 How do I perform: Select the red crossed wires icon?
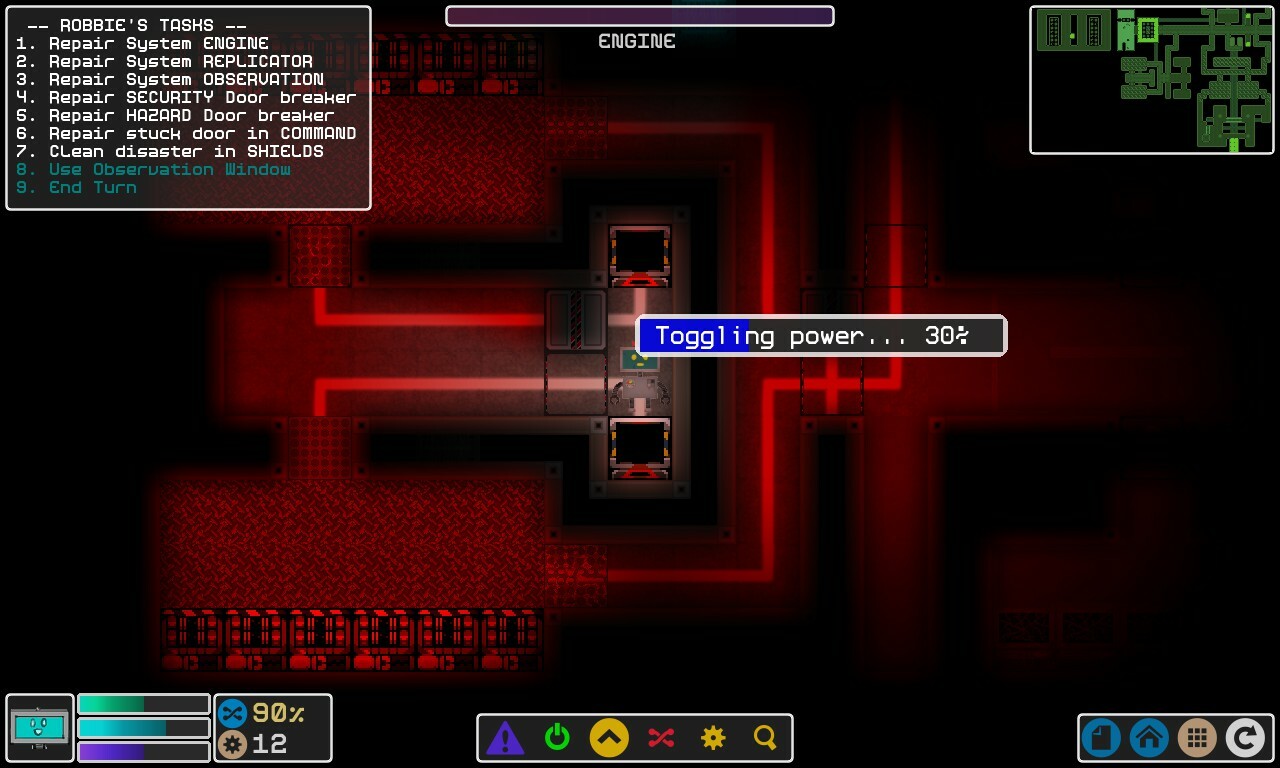[x=661, y=737]
